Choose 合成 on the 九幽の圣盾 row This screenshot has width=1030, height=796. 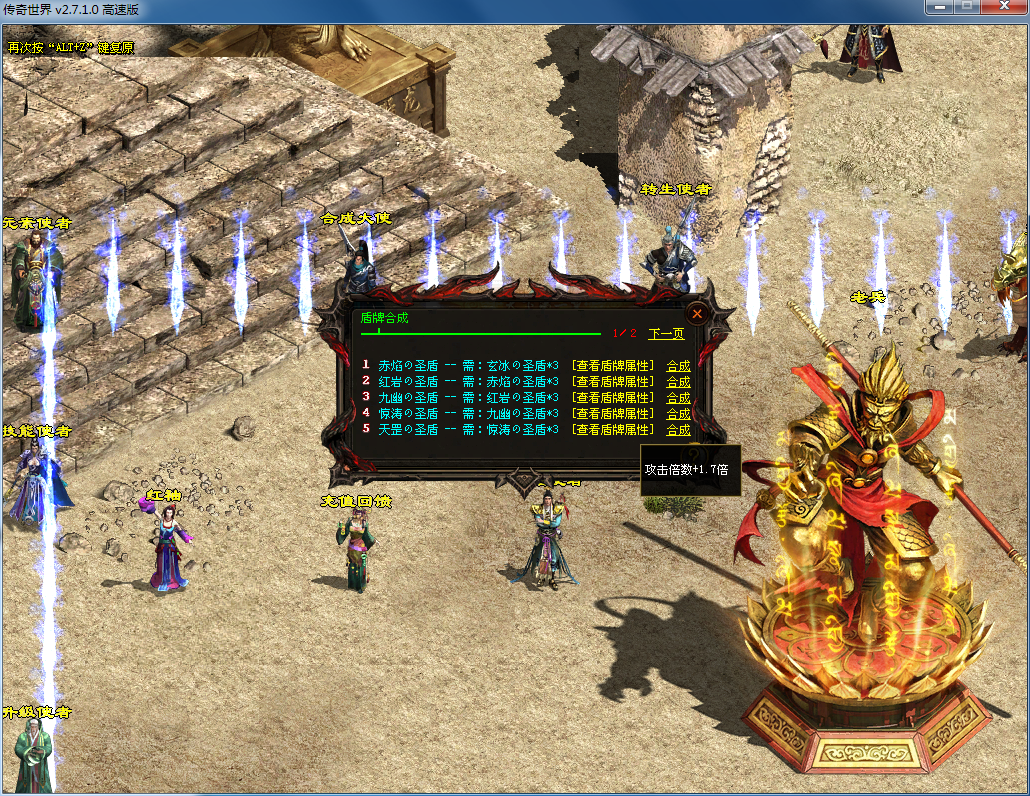(678, 398)
